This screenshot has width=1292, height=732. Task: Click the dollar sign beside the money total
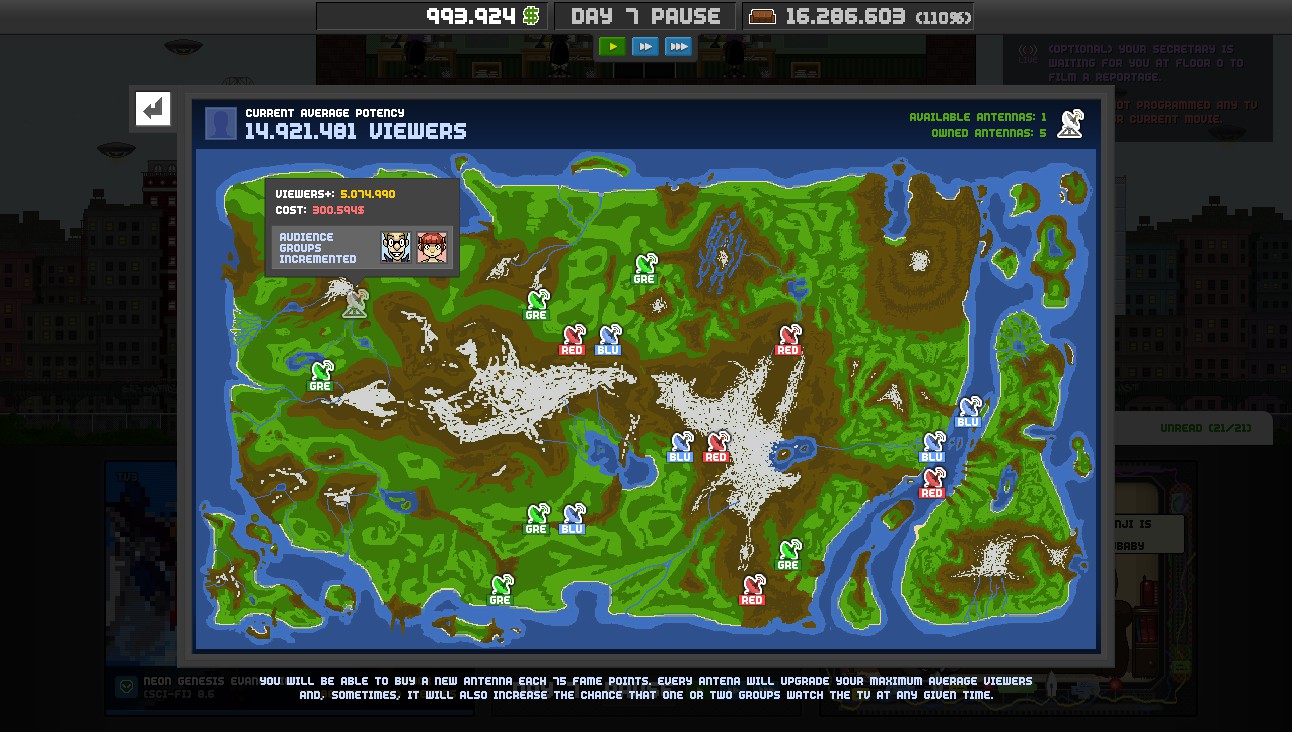531,16
